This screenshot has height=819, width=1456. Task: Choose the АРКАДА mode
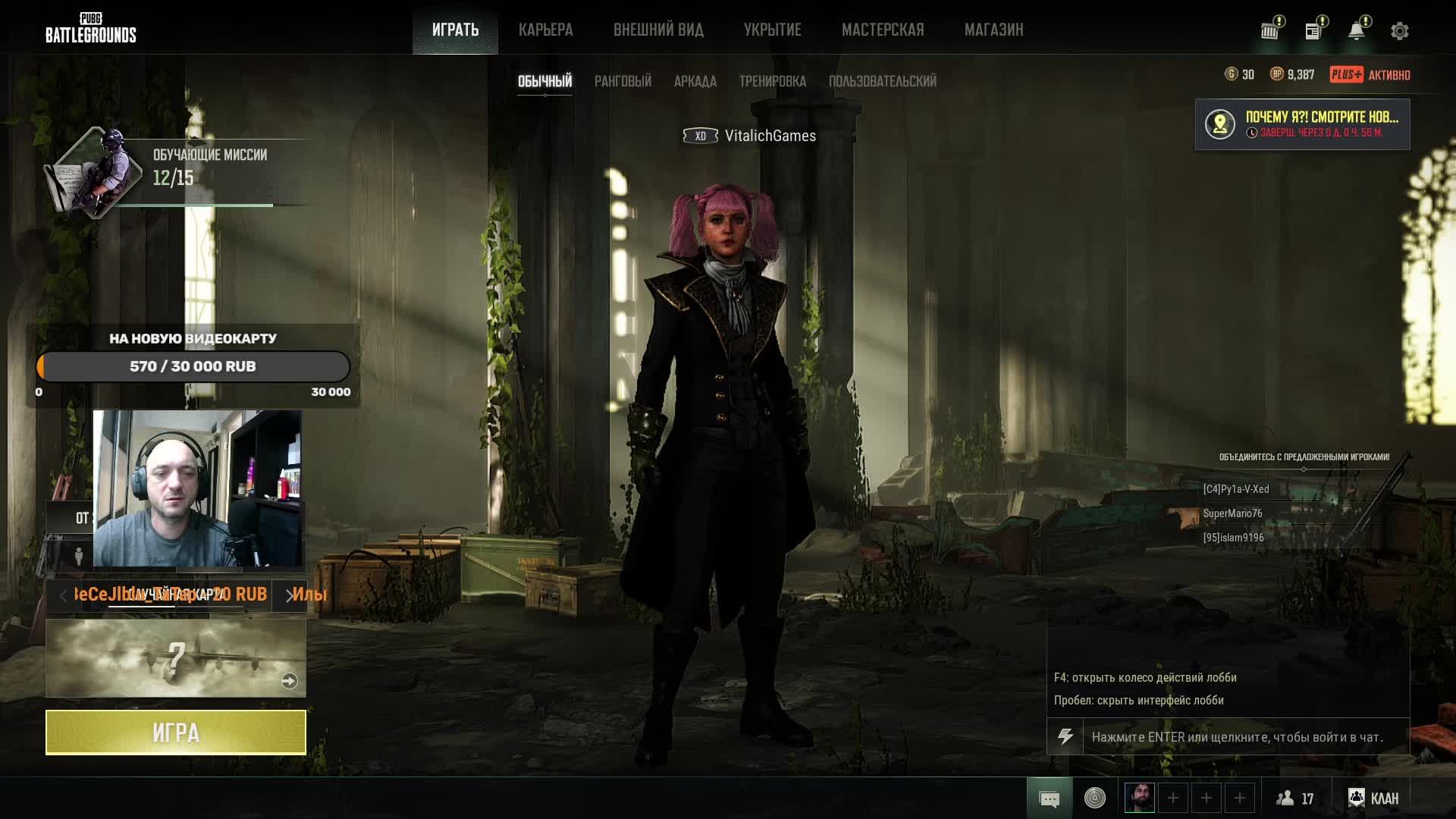tap(695, 81)
